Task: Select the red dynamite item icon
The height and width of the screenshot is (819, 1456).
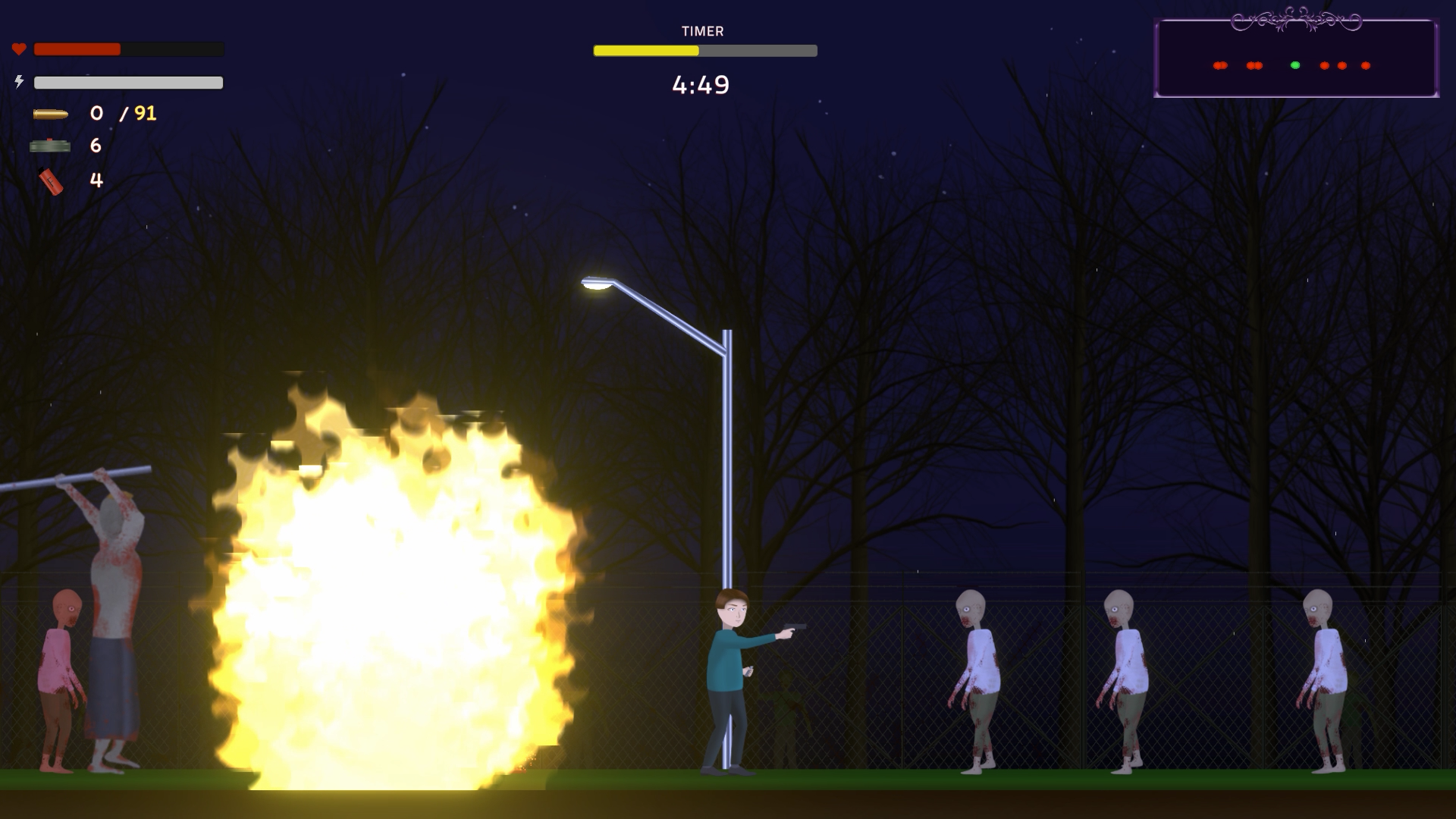Action: (51, 182)
